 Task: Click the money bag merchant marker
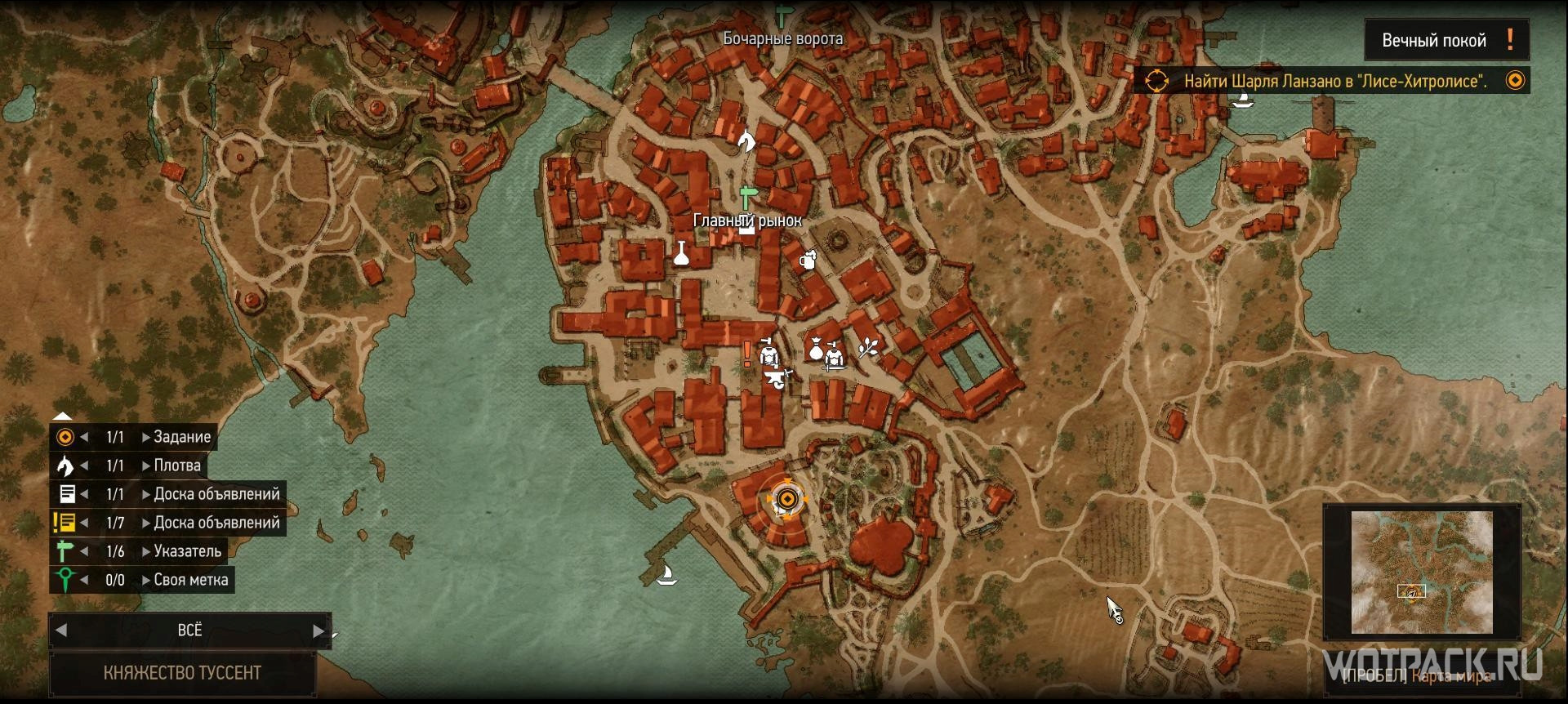(x=816, y=348)
